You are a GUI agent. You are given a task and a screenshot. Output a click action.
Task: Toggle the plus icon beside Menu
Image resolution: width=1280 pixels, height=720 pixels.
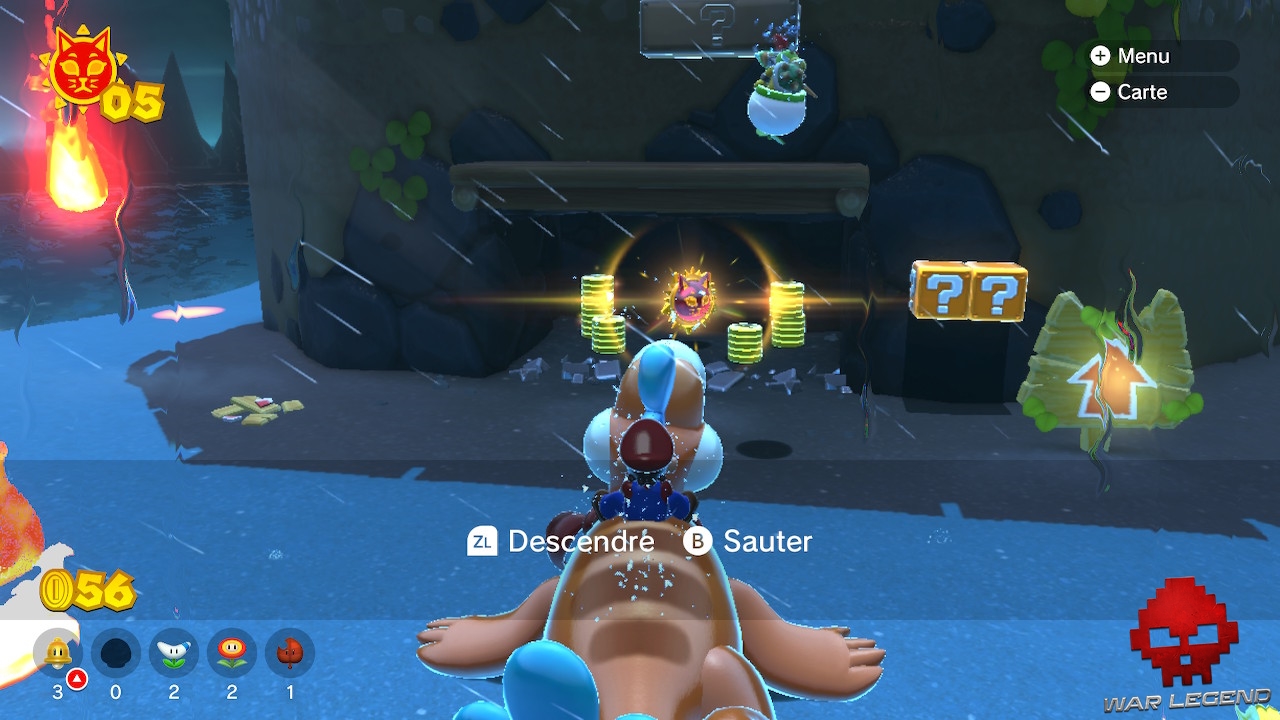(1101, 56)
